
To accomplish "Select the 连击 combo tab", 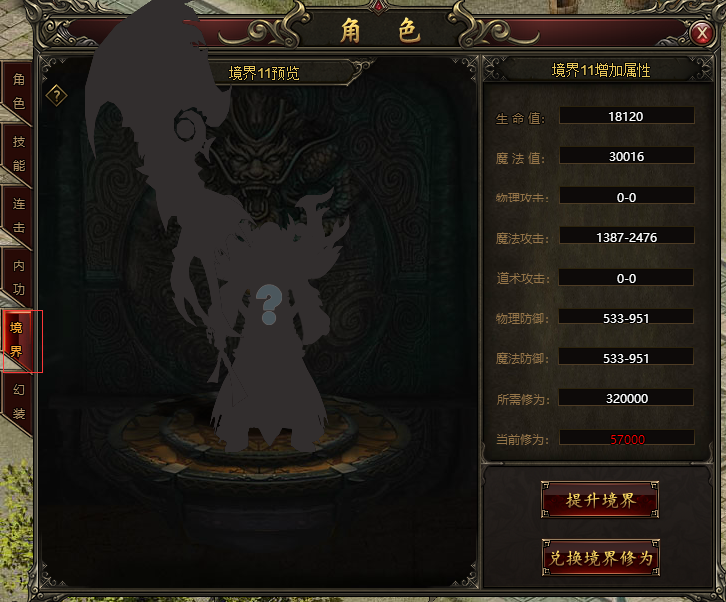I will click(18, 214).
